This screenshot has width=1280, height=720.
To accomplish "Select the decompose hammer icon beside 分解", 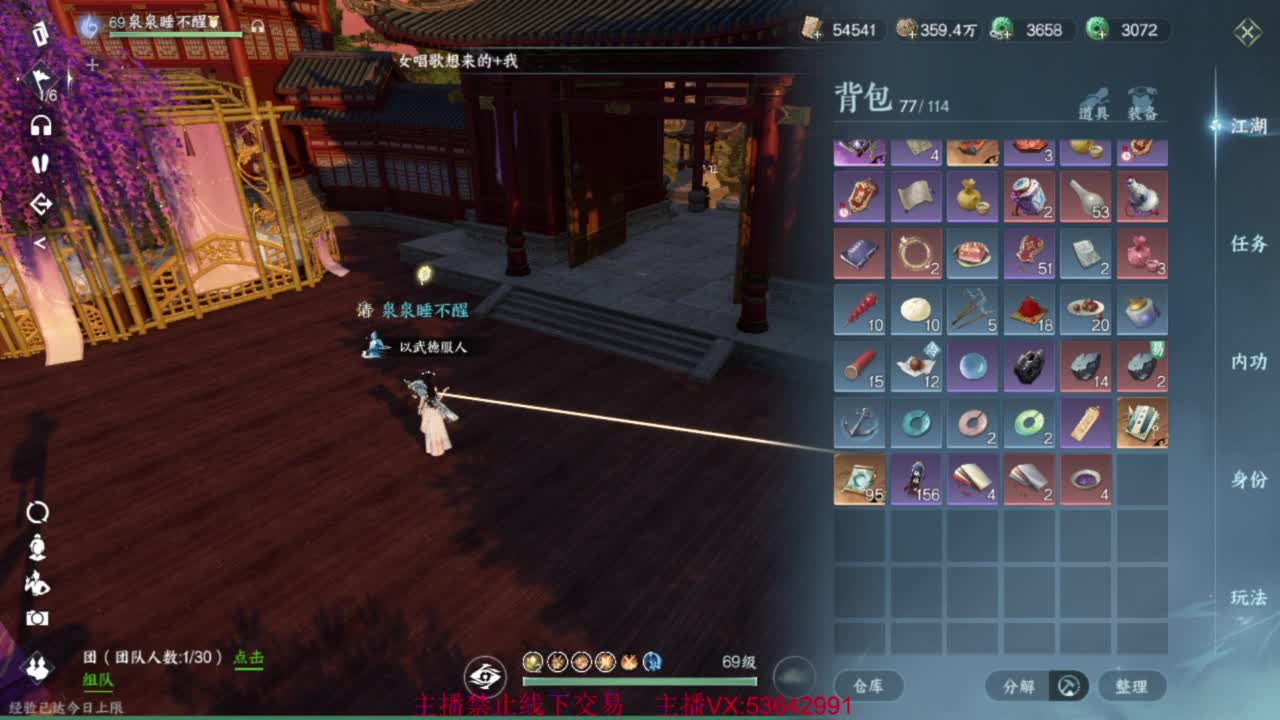I will (x=1069, y=686).
